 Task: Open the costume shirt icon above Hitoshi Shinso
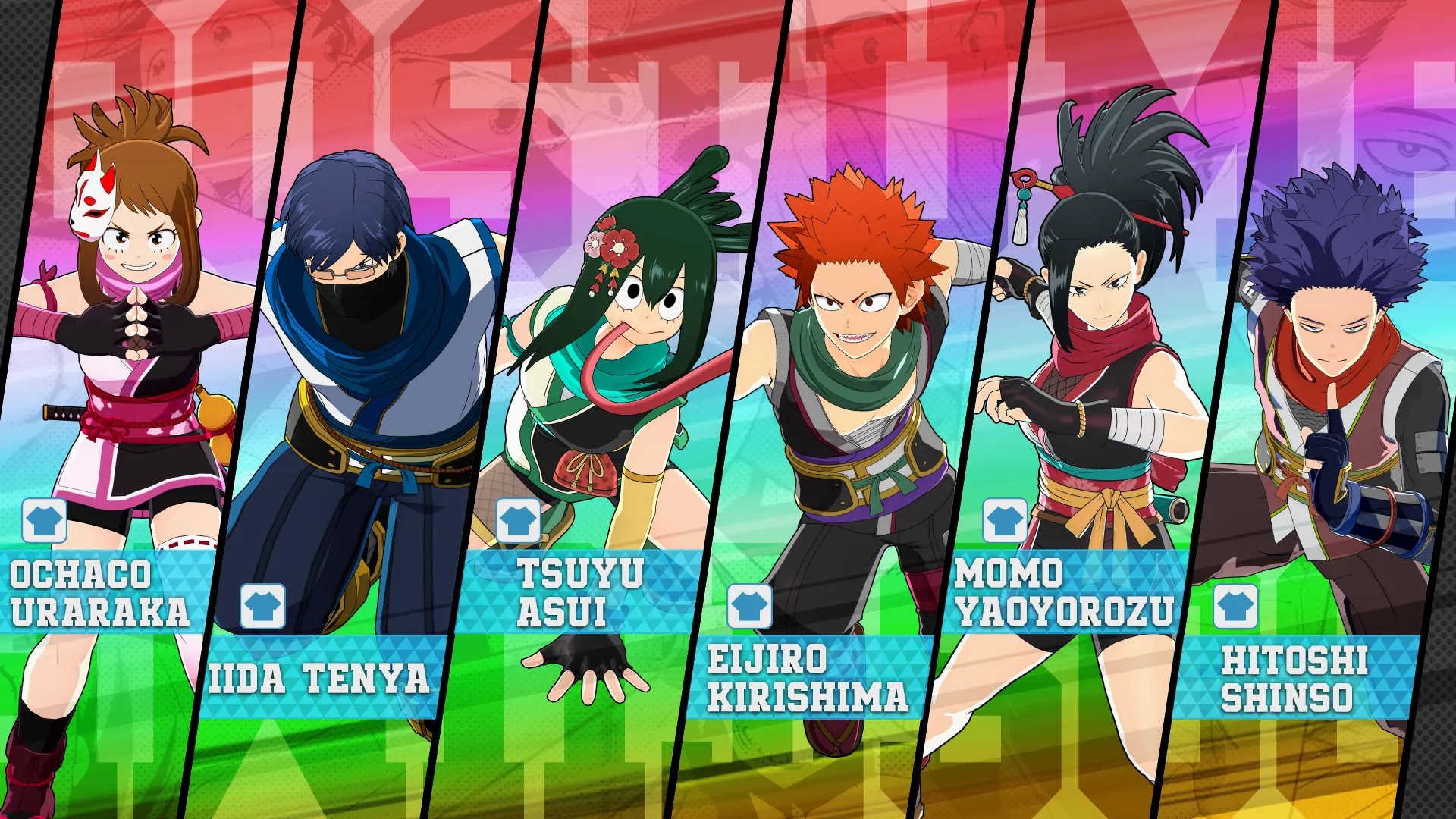point(1236,607)
